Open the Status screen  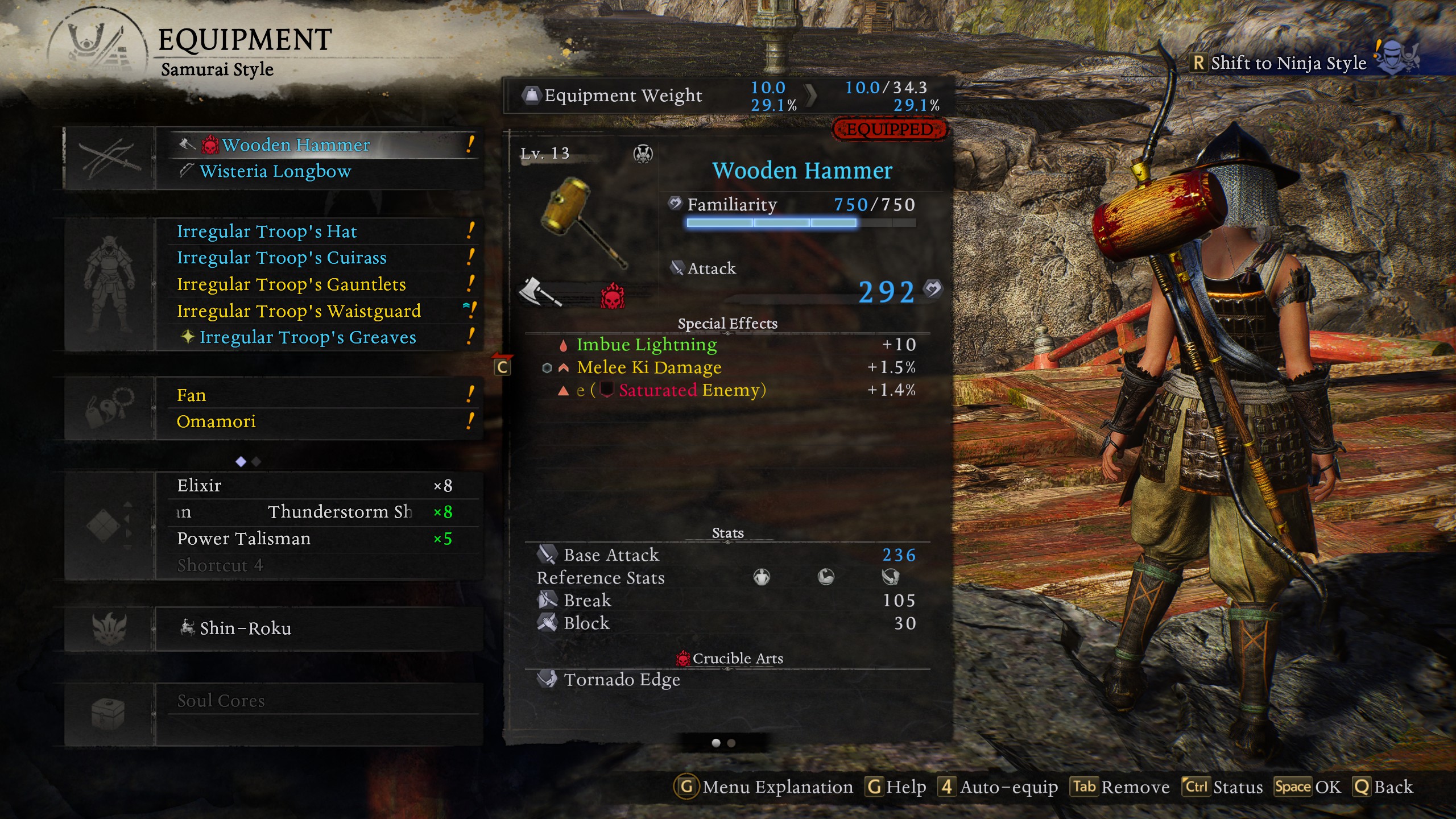tap(1222, 787)
